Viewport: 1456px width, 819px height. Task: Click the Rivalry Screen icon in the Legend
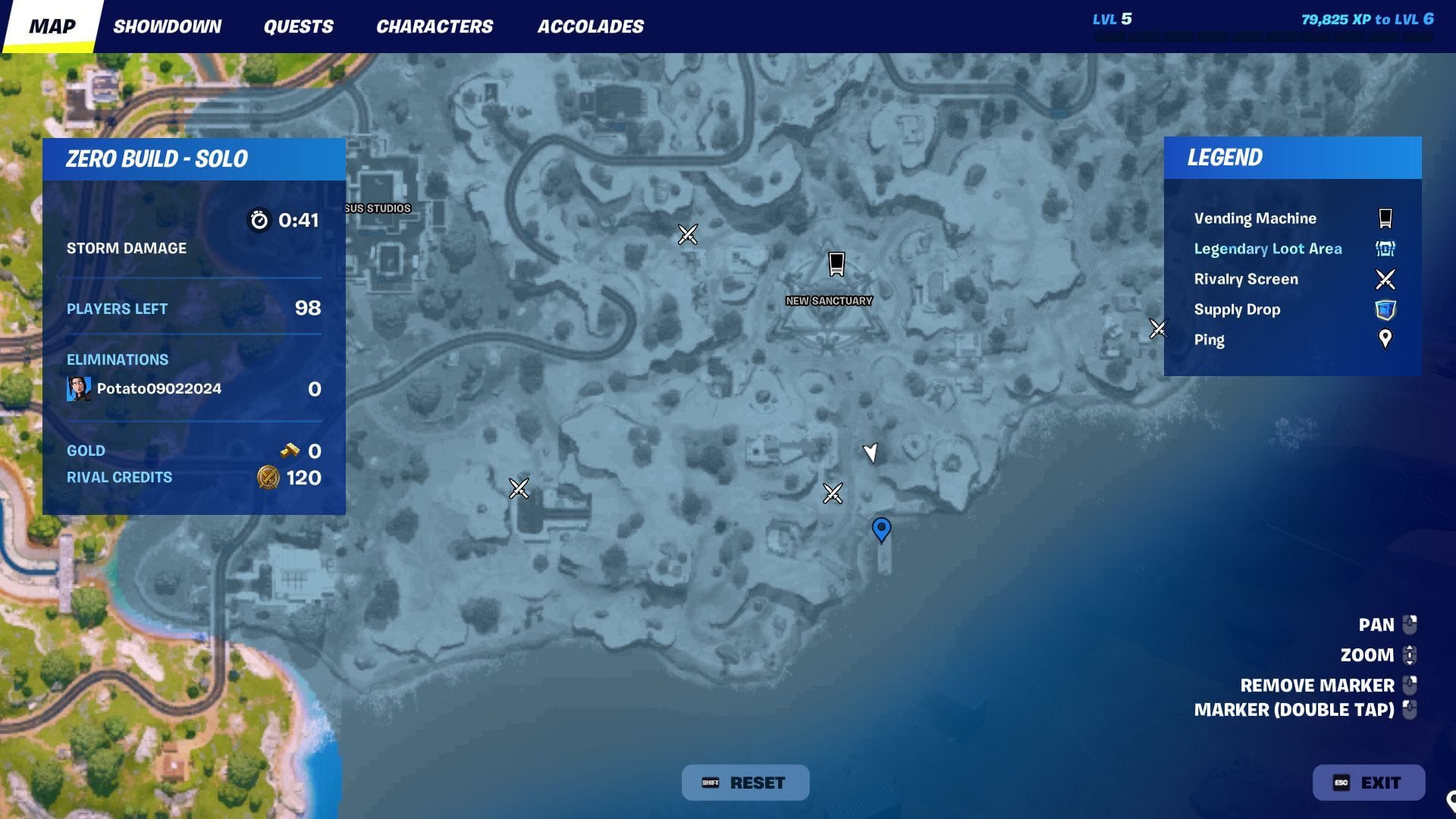click(x=1385, y=278)
